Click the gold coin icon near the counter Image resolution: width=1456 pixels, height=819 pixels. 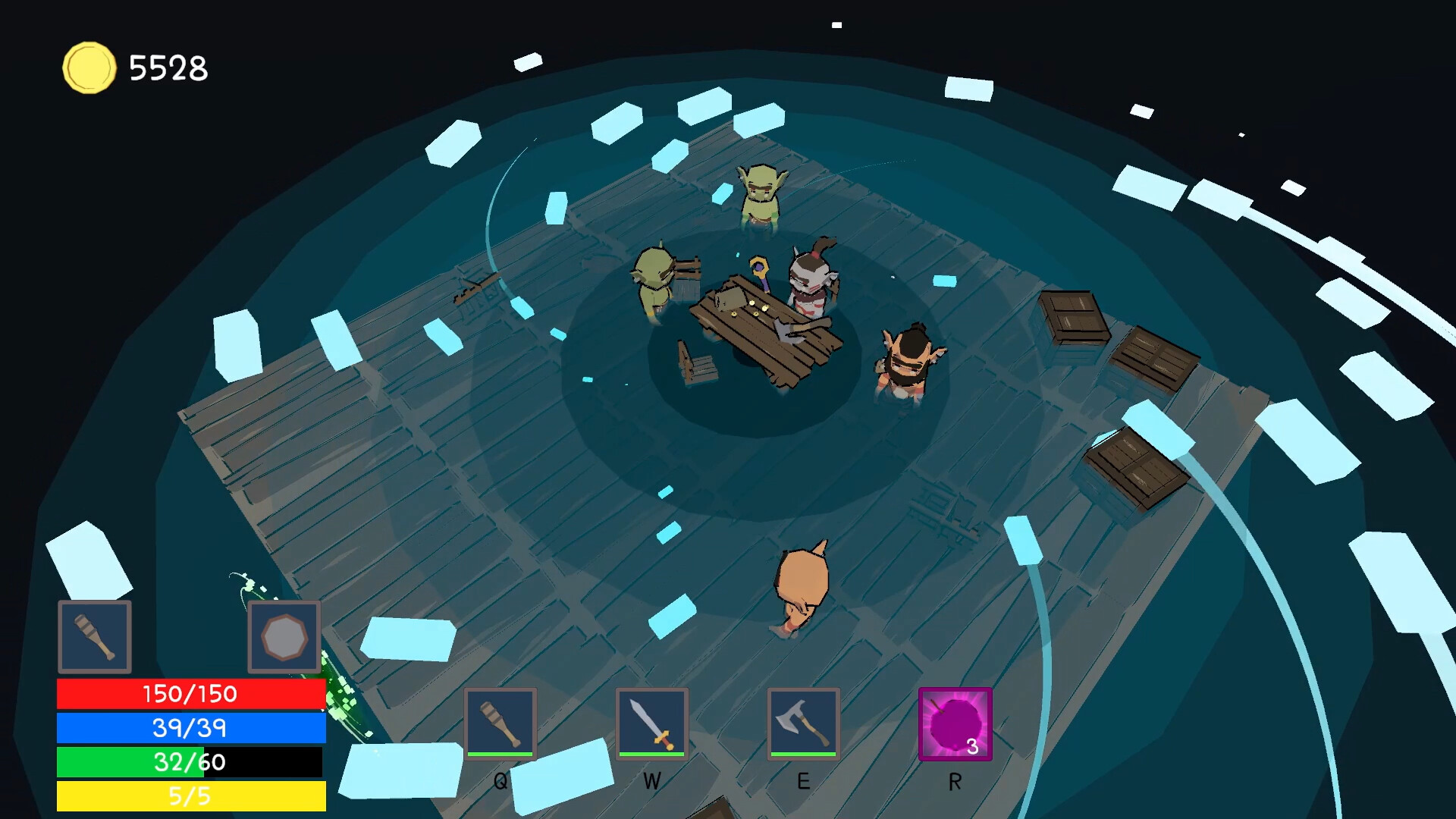90,68
